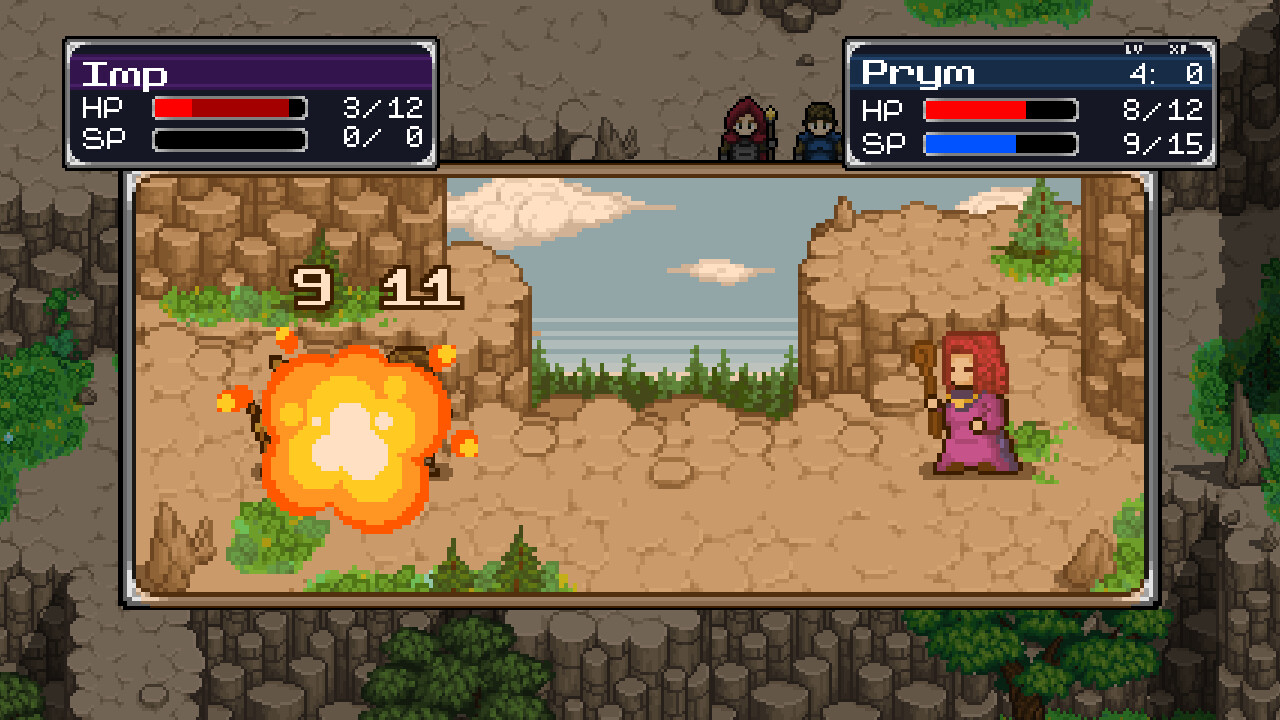Screen dimensions: 1280x720
Task: Click Prym's level value of 4
Action: point(1140,71)
